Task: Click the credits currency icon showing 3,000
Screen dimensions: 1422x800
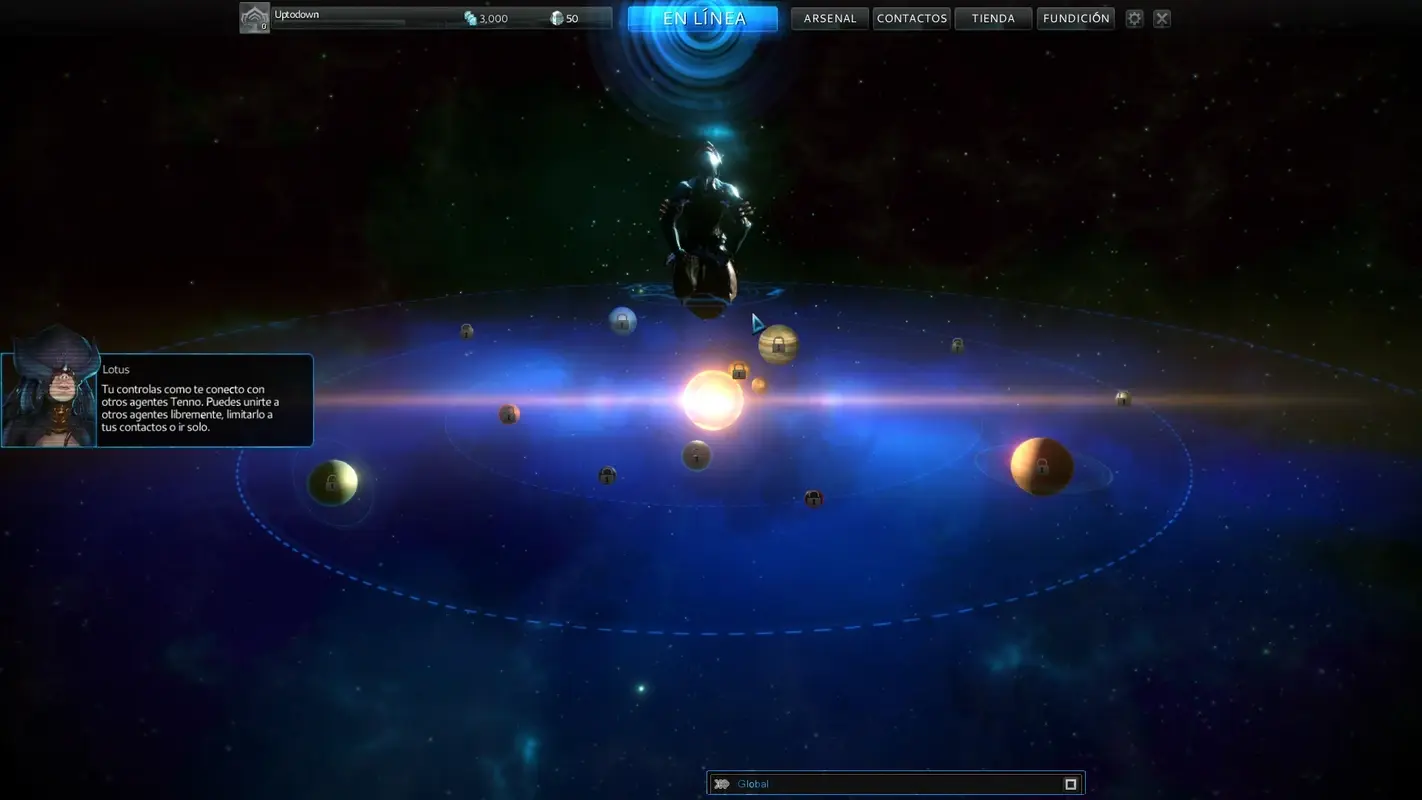Action: coord(469,17)
